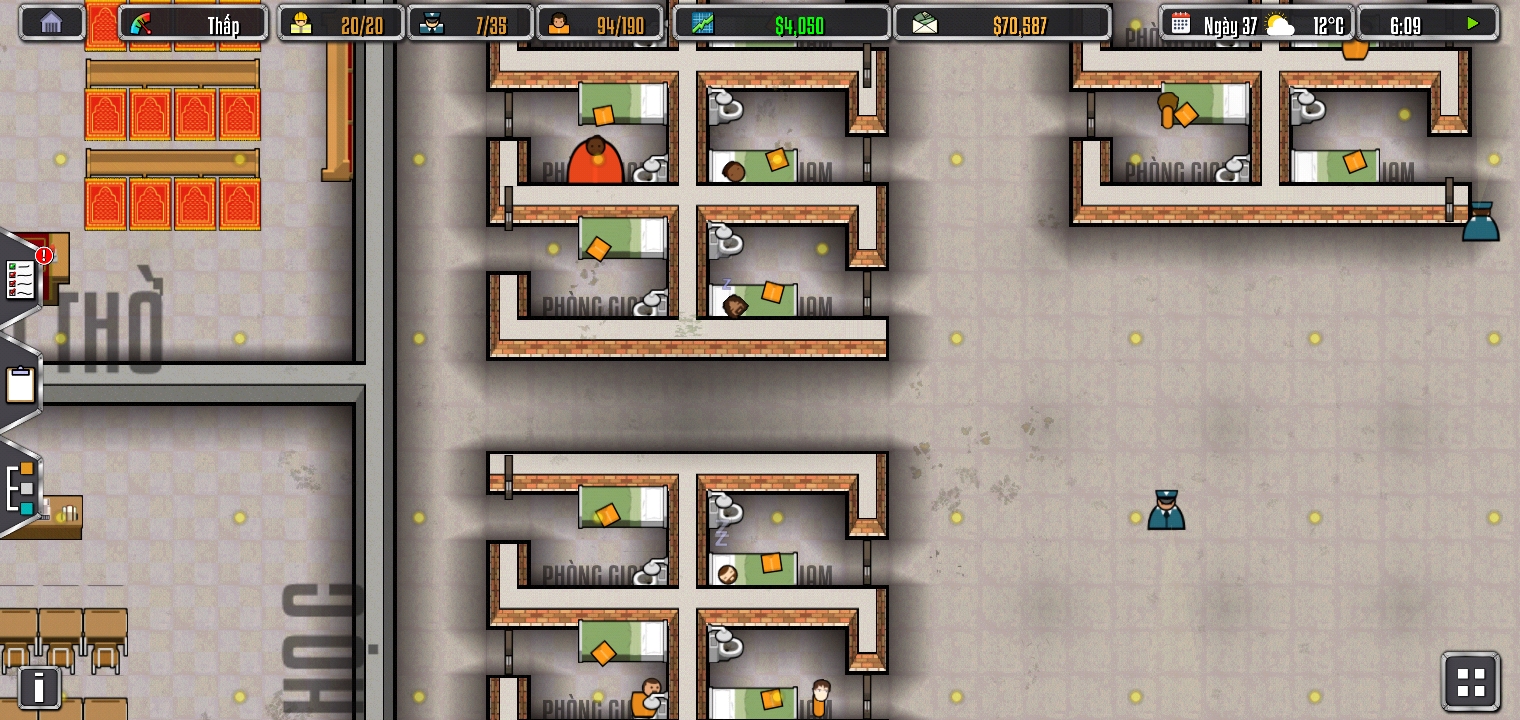Tap the green play speed button
The width and height of the screenshot is (1520, 720).
point(1472,24)
